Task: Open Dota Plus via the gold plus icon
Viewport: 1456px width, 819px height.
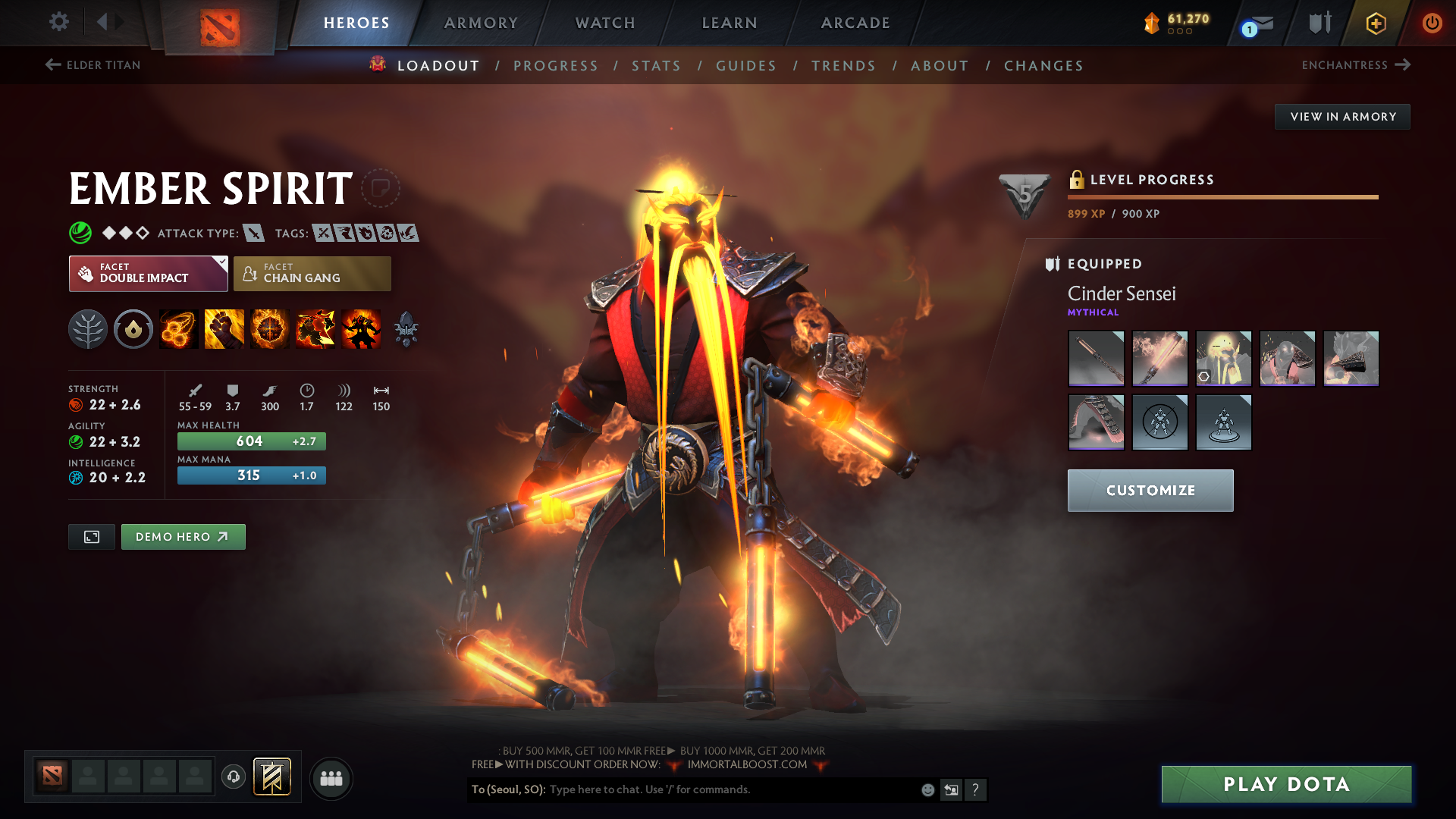Action: (x=1376, y=23)
